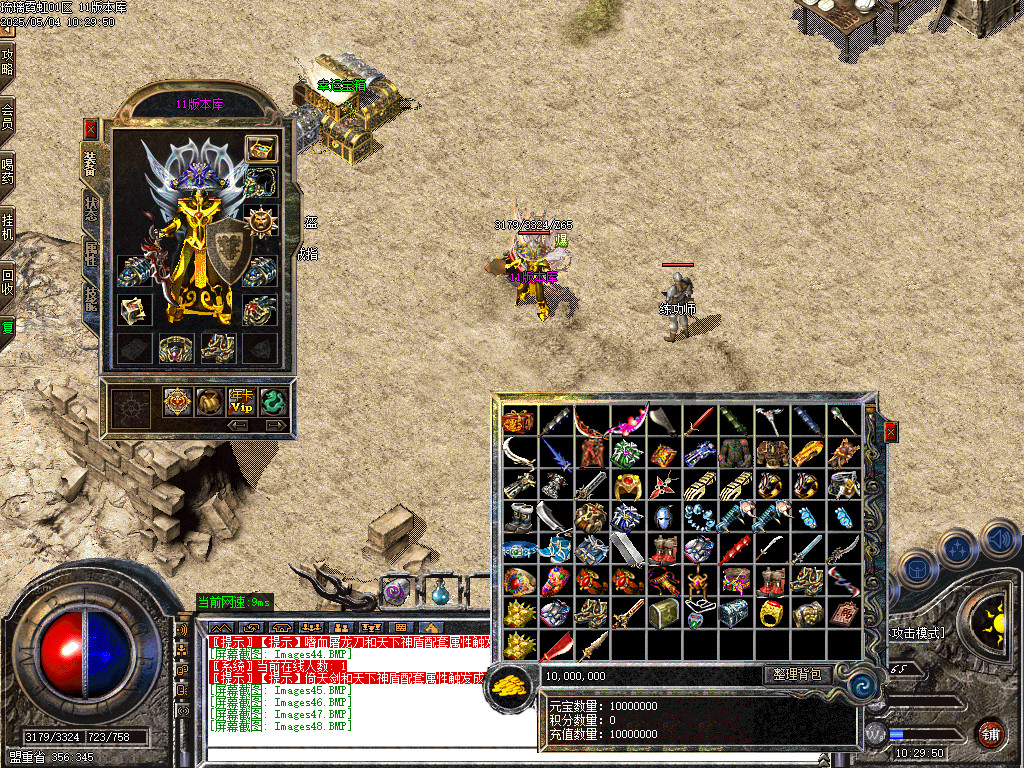Open the 回收 recycle side button
Viewport: 1024px width, 768px height.
coord(7,281)
